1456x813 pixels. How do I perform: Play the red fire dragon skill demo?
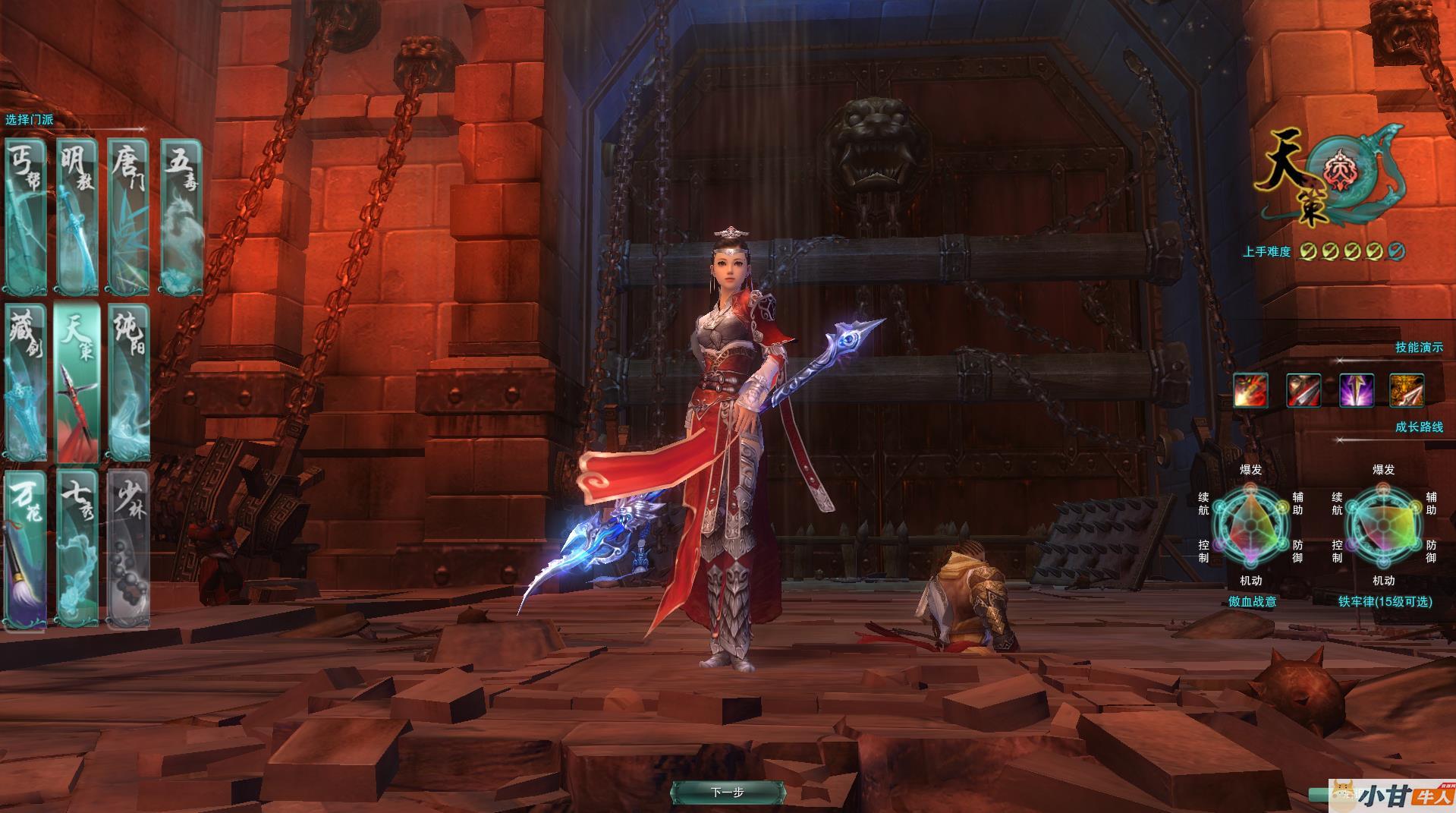click(1250, 391)
